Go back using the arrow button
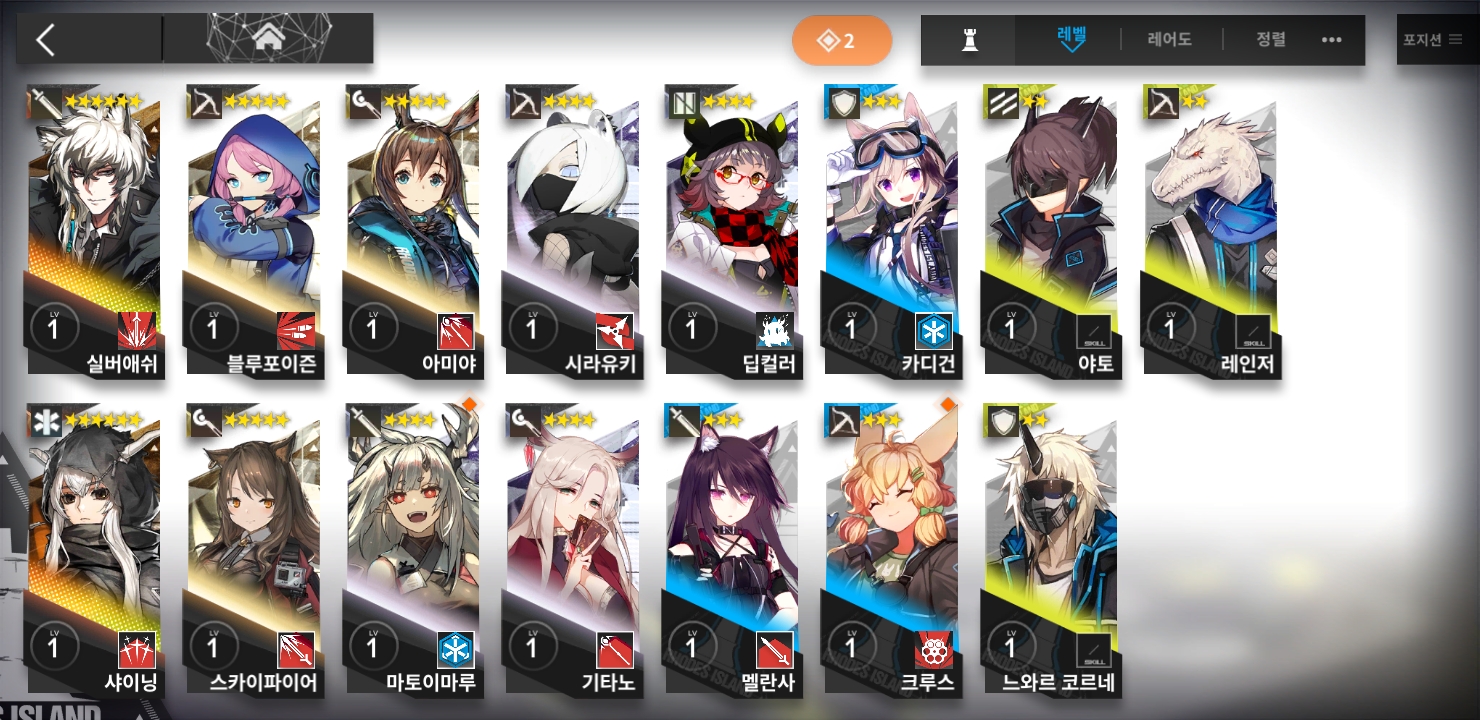 pos(46,40)
